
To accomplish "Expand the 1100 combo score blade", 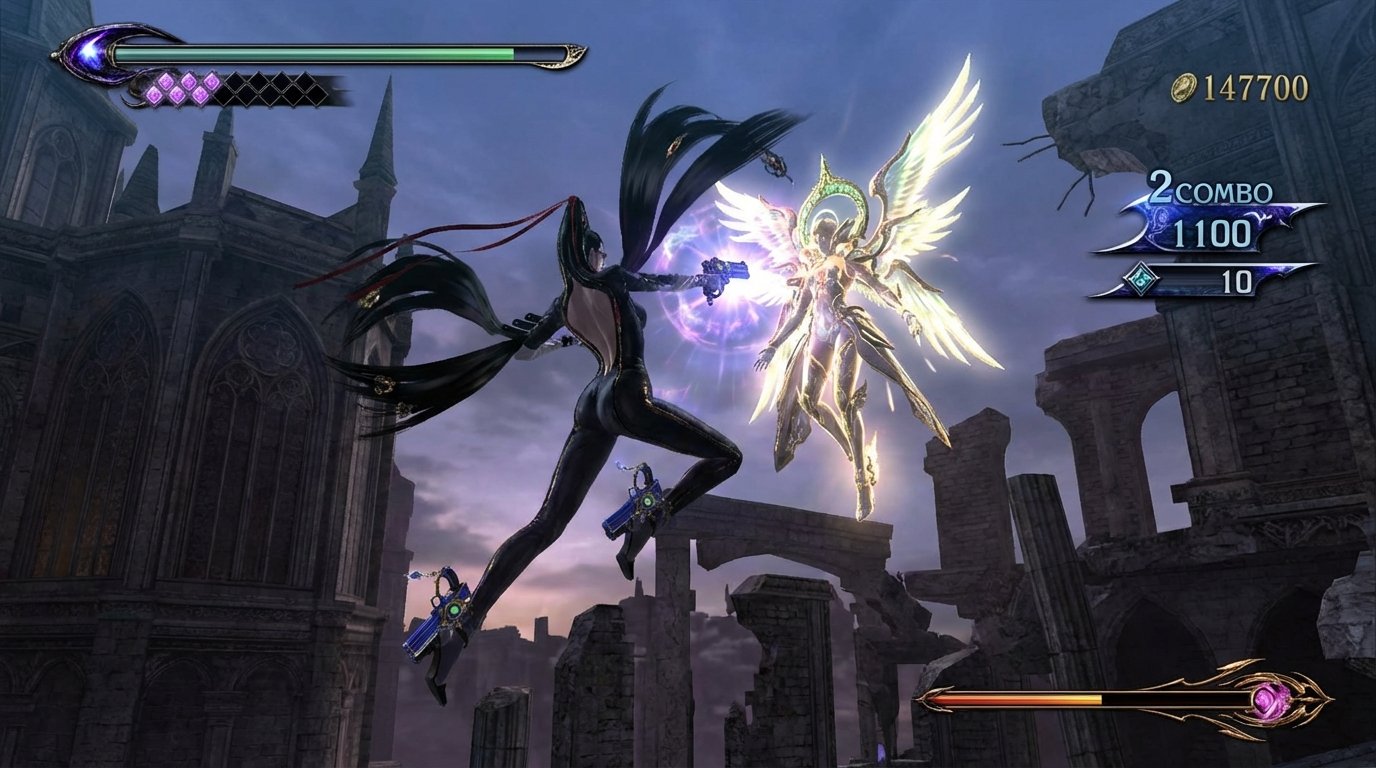I will point(1210,233).
